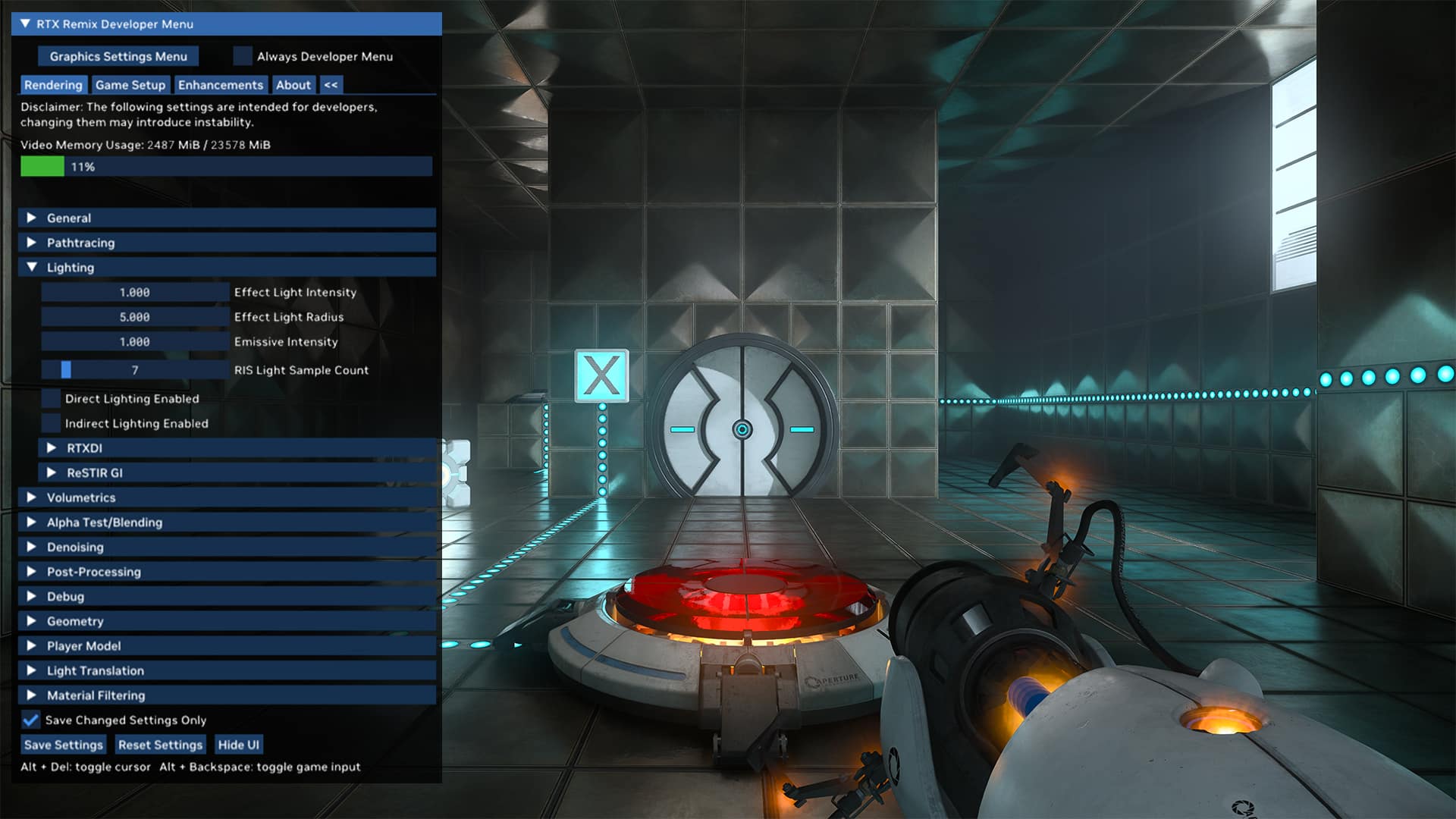
Task: Collapse the Lighting section triangle
Action: 32,267
